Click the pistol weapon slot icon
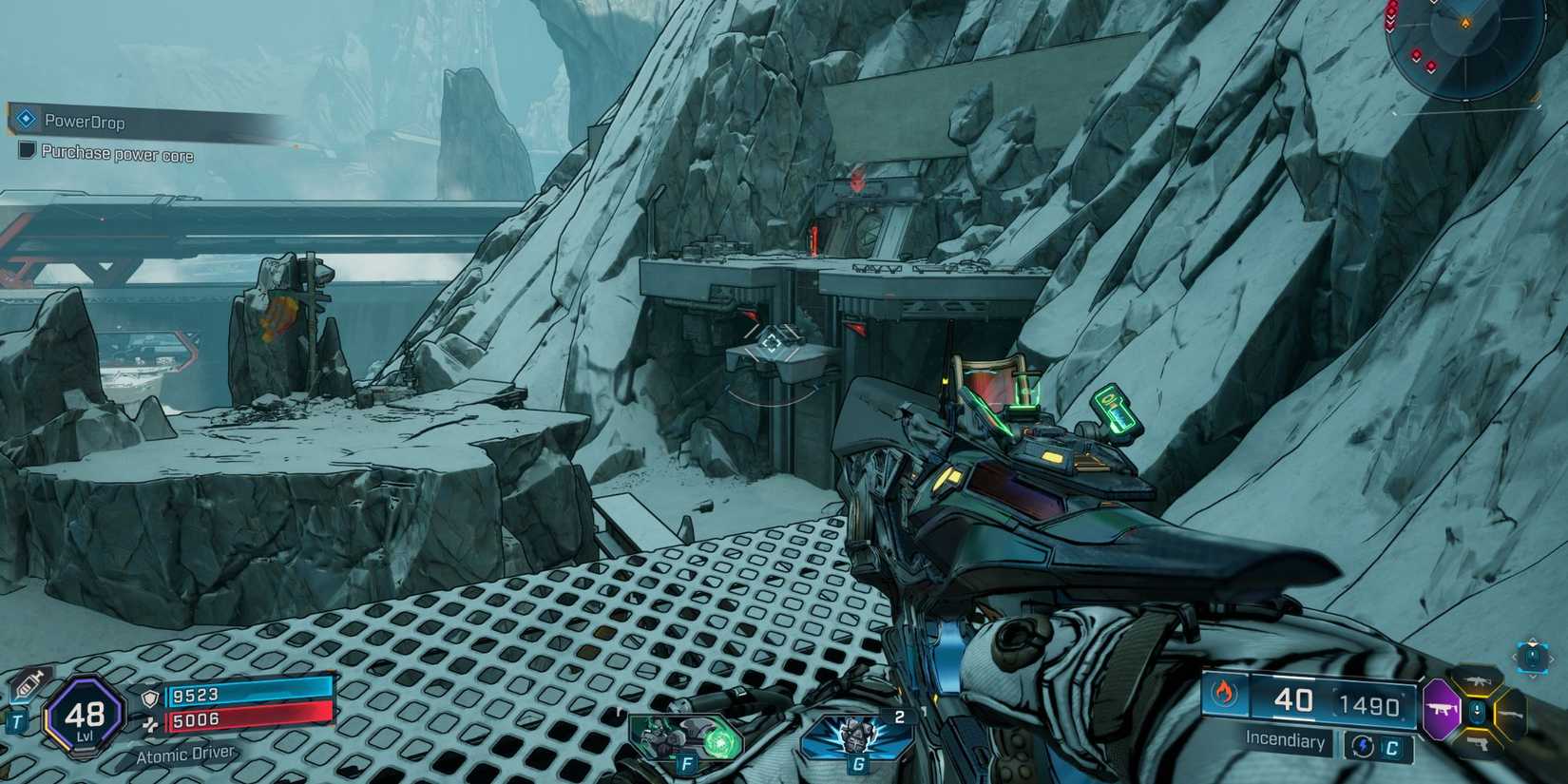This screenshot has height=784, width=1568. tap(1479, 745)
